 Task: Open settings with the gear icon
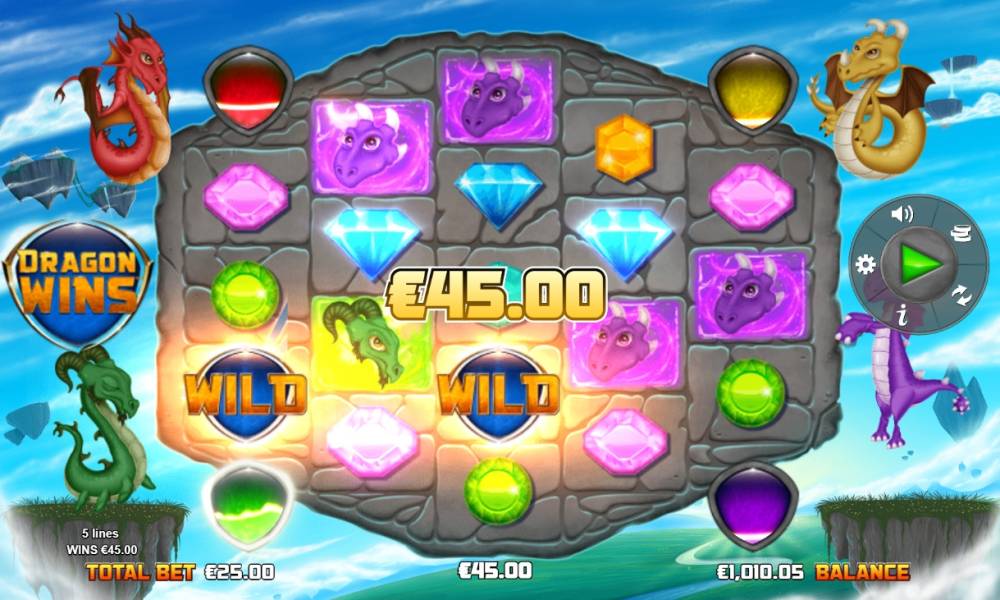click(866, 265)
